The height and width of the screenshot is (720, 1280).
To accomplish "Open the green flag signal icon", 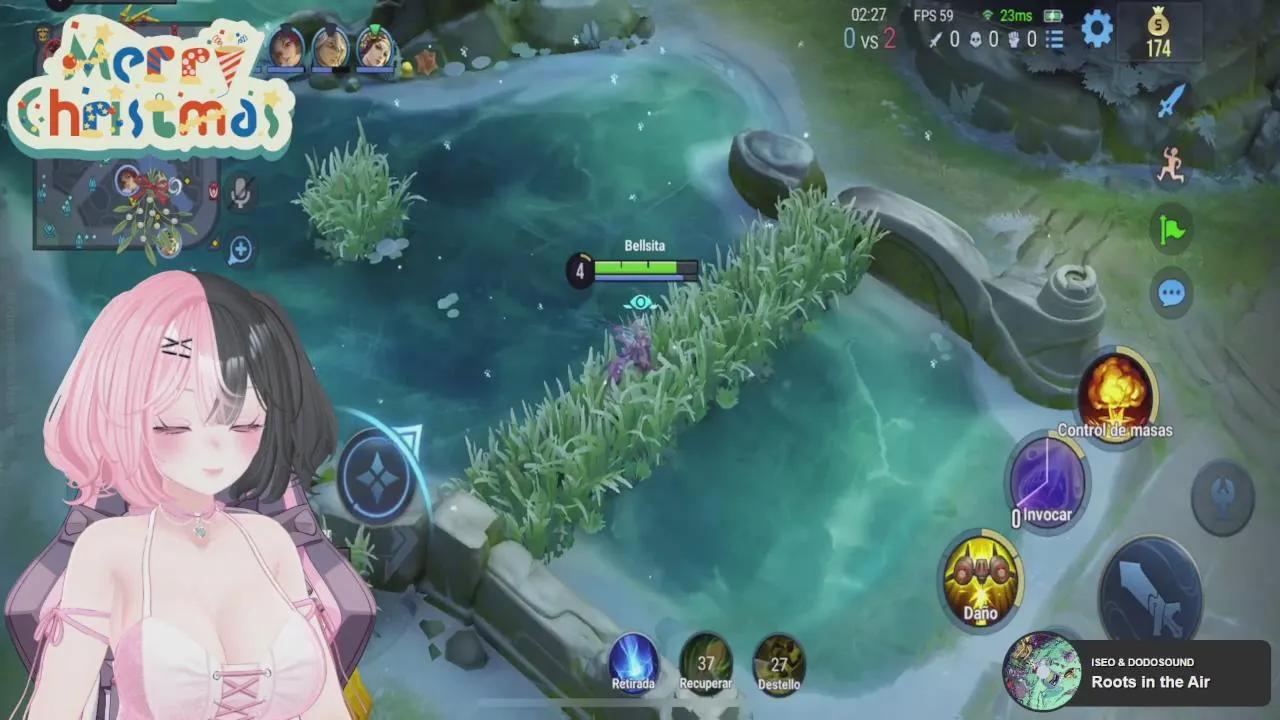I will click(x=1169, y=229).
